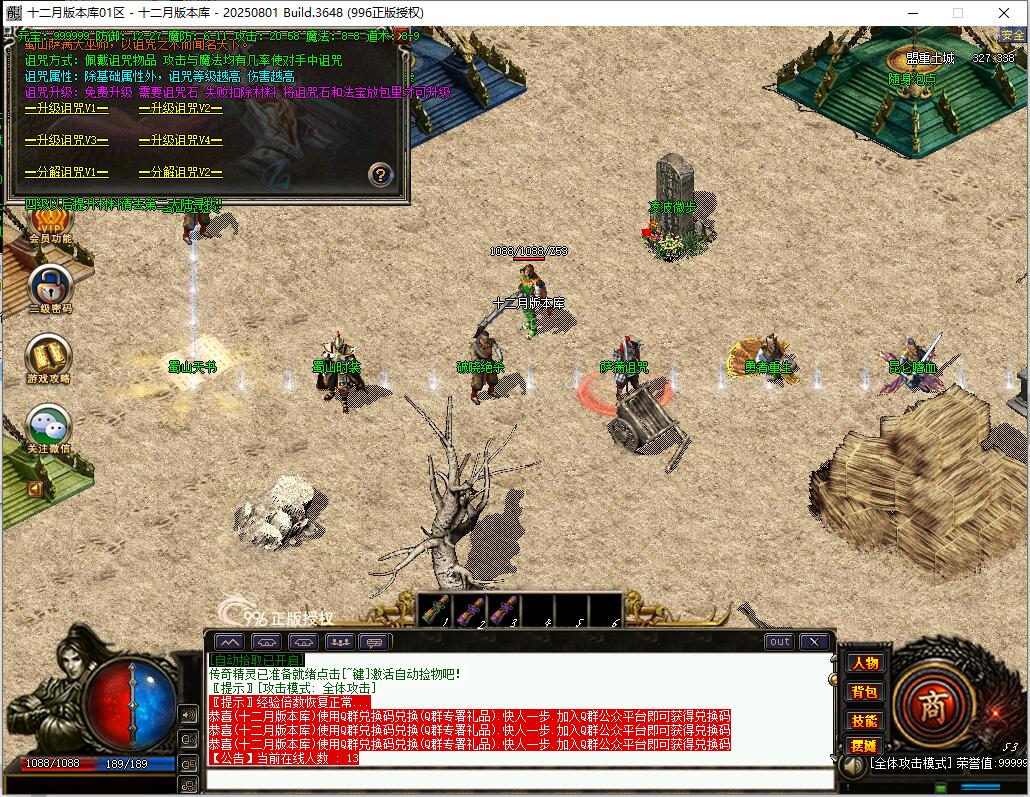The width and height of the screenshot is (1030, 797).
Task: Open the 技能 skills panel
Action: 864,720
